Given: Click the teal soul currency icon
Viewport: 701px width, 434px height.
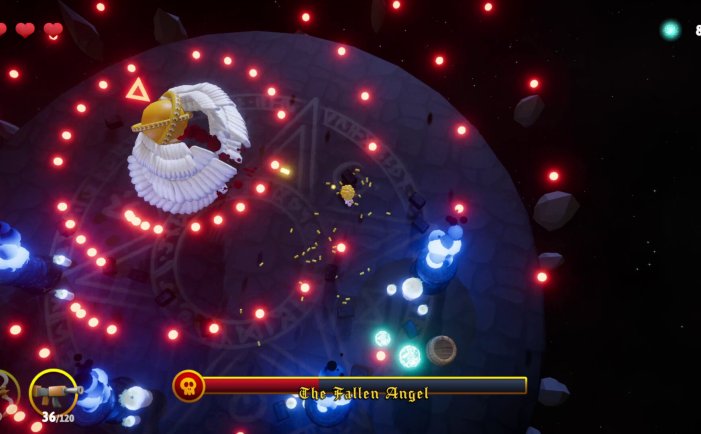Looking at the screenshot, I should pos(670,30).
